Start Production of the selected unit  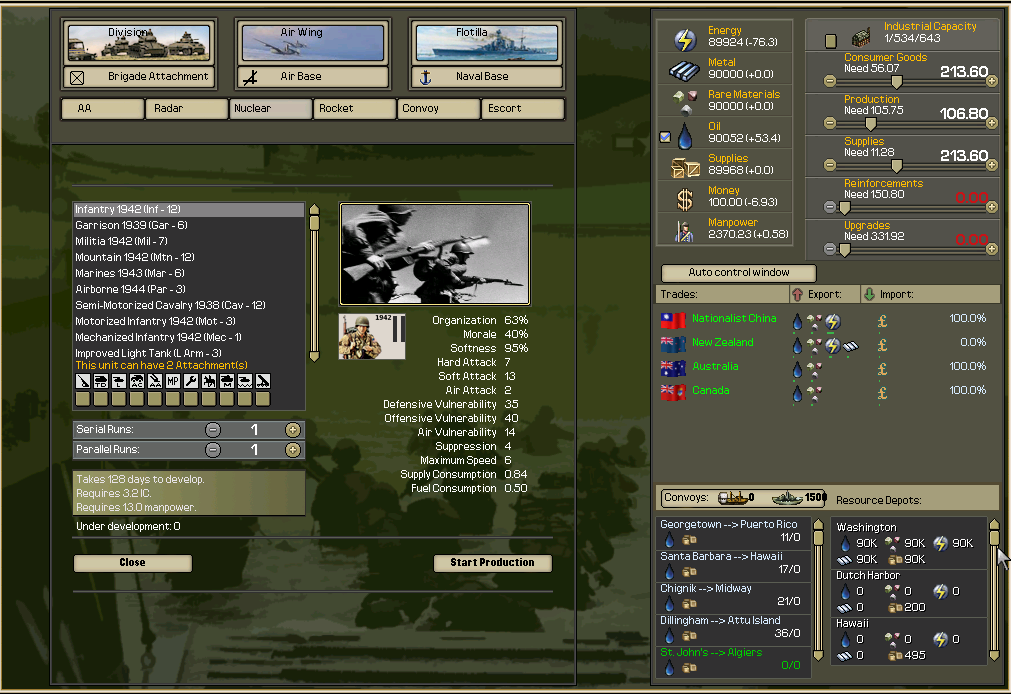pos(492,563)
